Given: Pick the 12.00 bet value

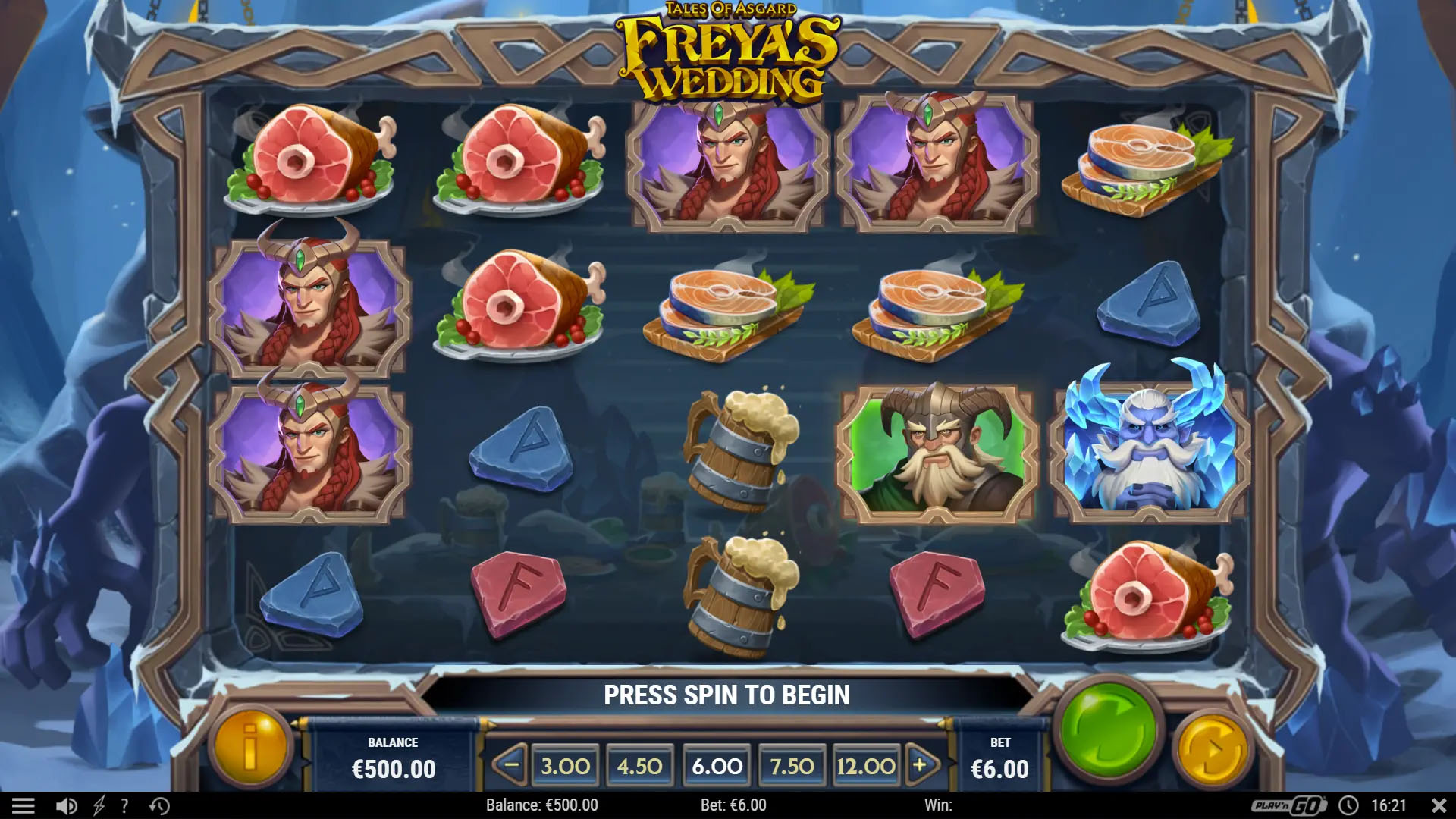Looking at the screenshot, I should pyautogui.click(x=865, y=766).
